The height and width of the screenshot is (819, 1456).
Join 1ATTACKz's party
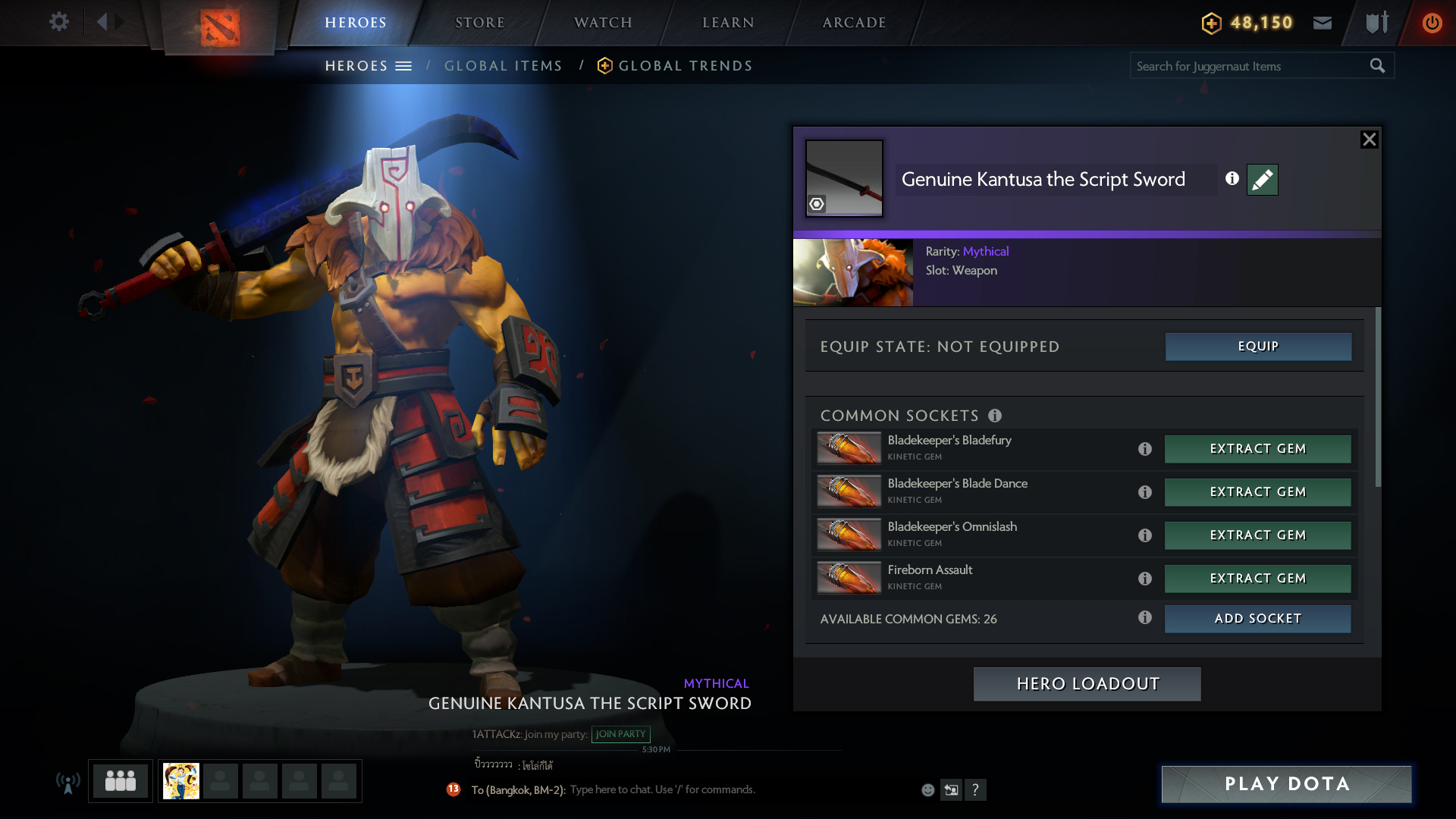point(620,734)
